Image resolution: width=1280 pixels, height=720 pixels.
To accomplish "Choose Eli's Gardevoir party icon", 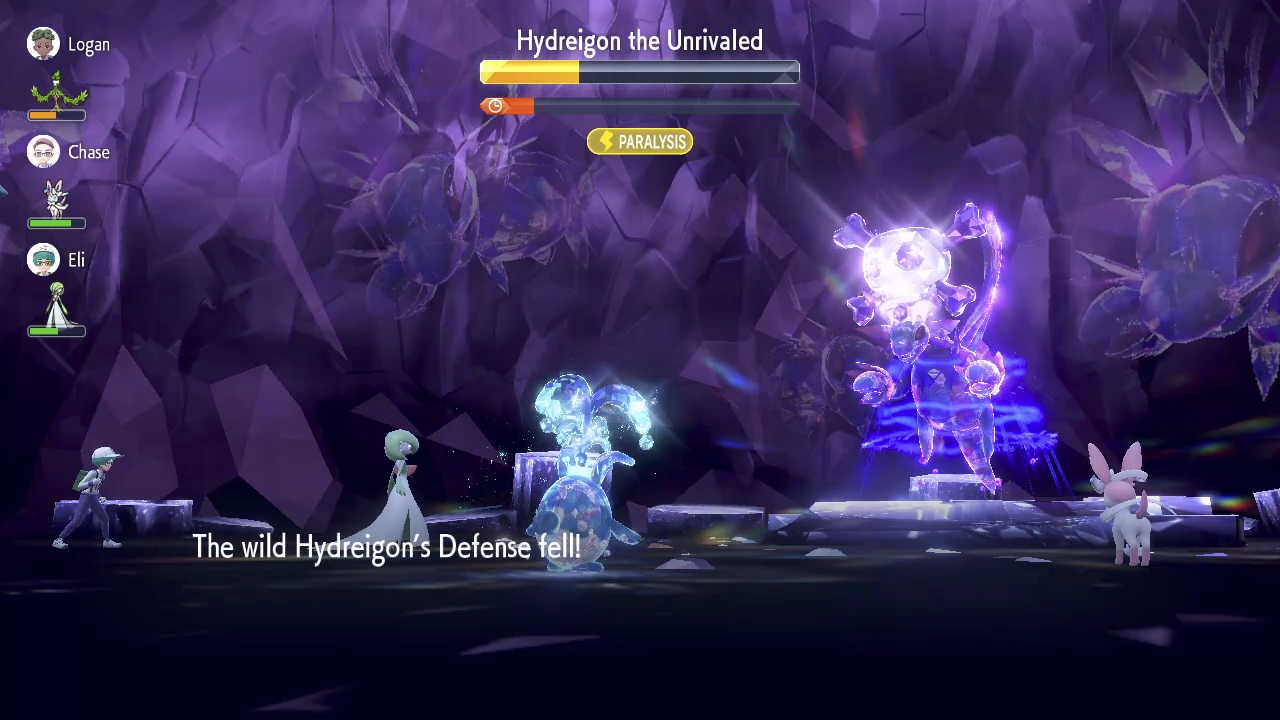I will click(57, 305).
